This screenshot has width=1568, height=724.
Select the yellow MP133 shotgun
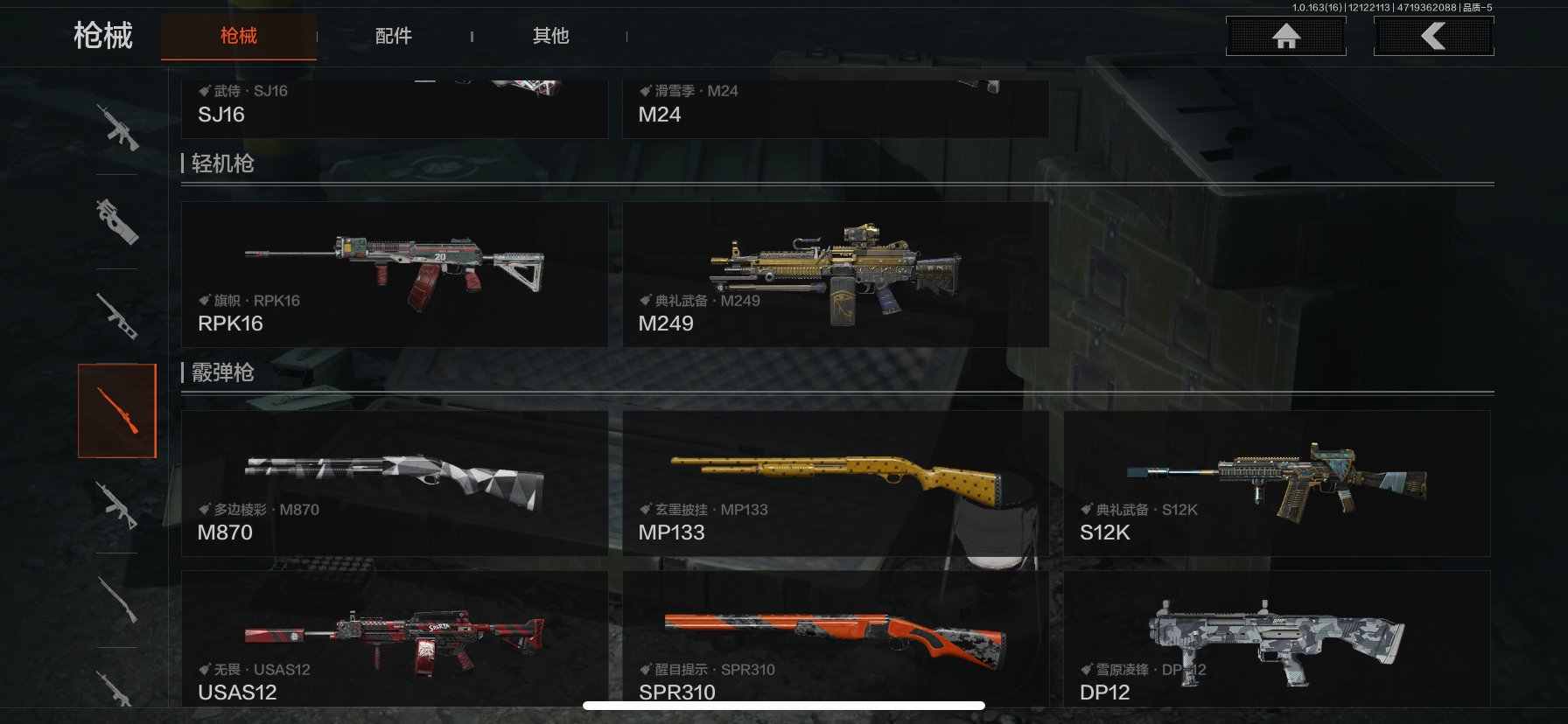(x=835, y=483)
